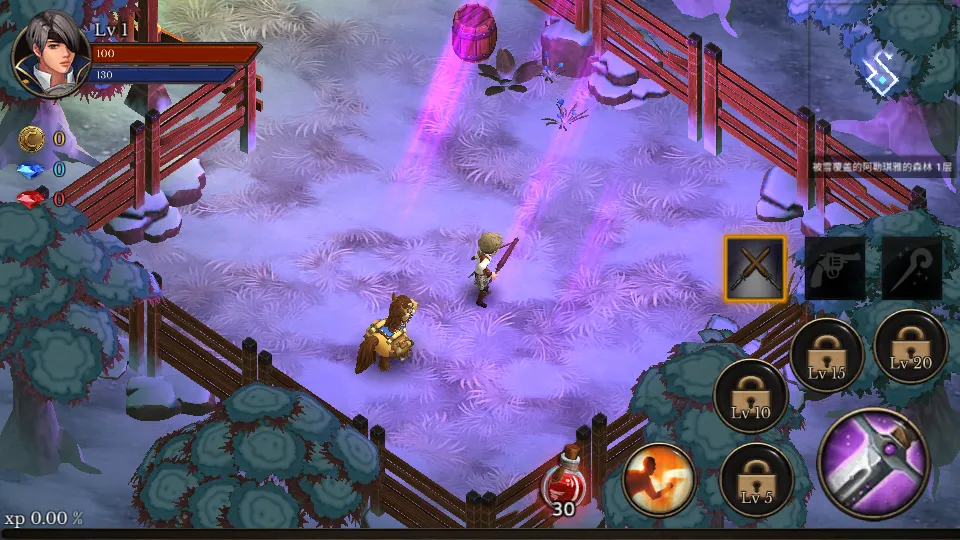Tap the locked Lv 5 skill
960x540 pixels.
[756, 478]
